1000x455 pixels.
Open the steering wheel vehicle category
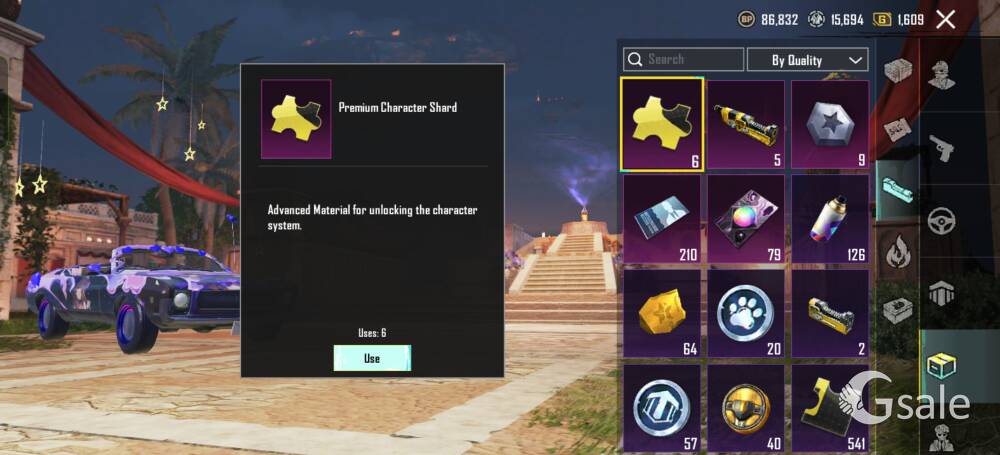tap(941, 221)
